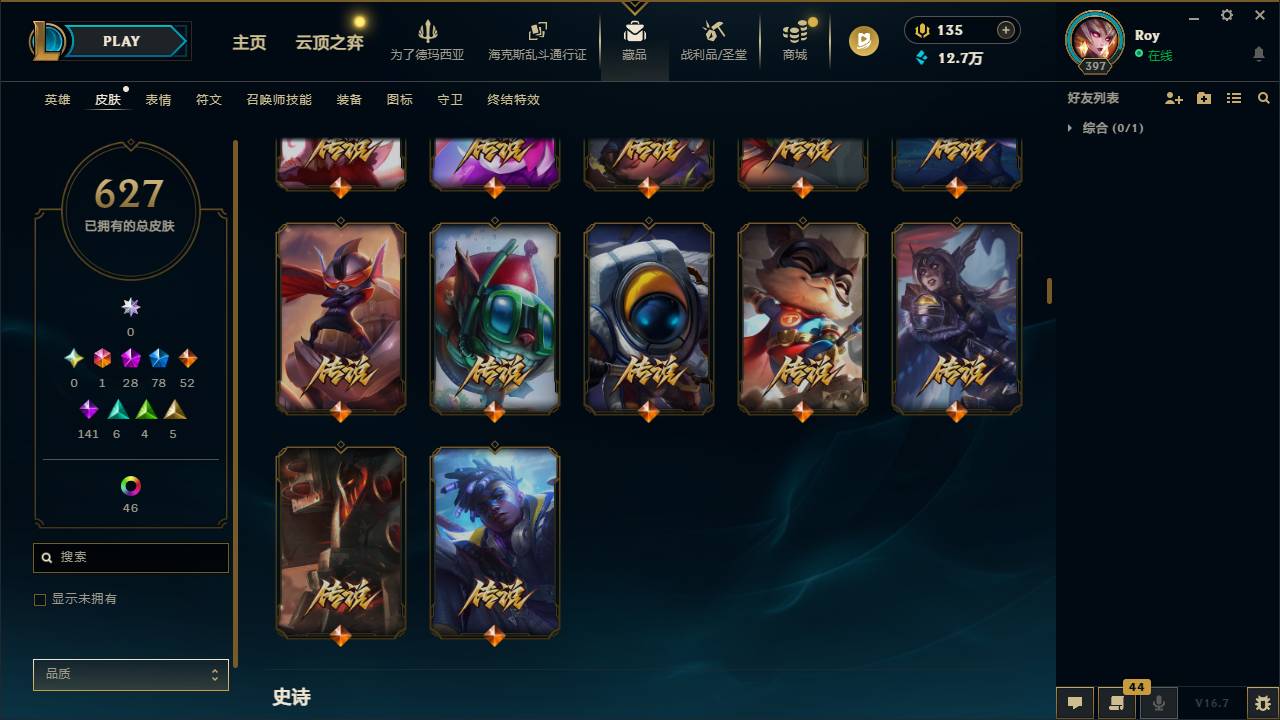Click the PLAY button
The image size is (1280, 720).
[x=120, y=41]
